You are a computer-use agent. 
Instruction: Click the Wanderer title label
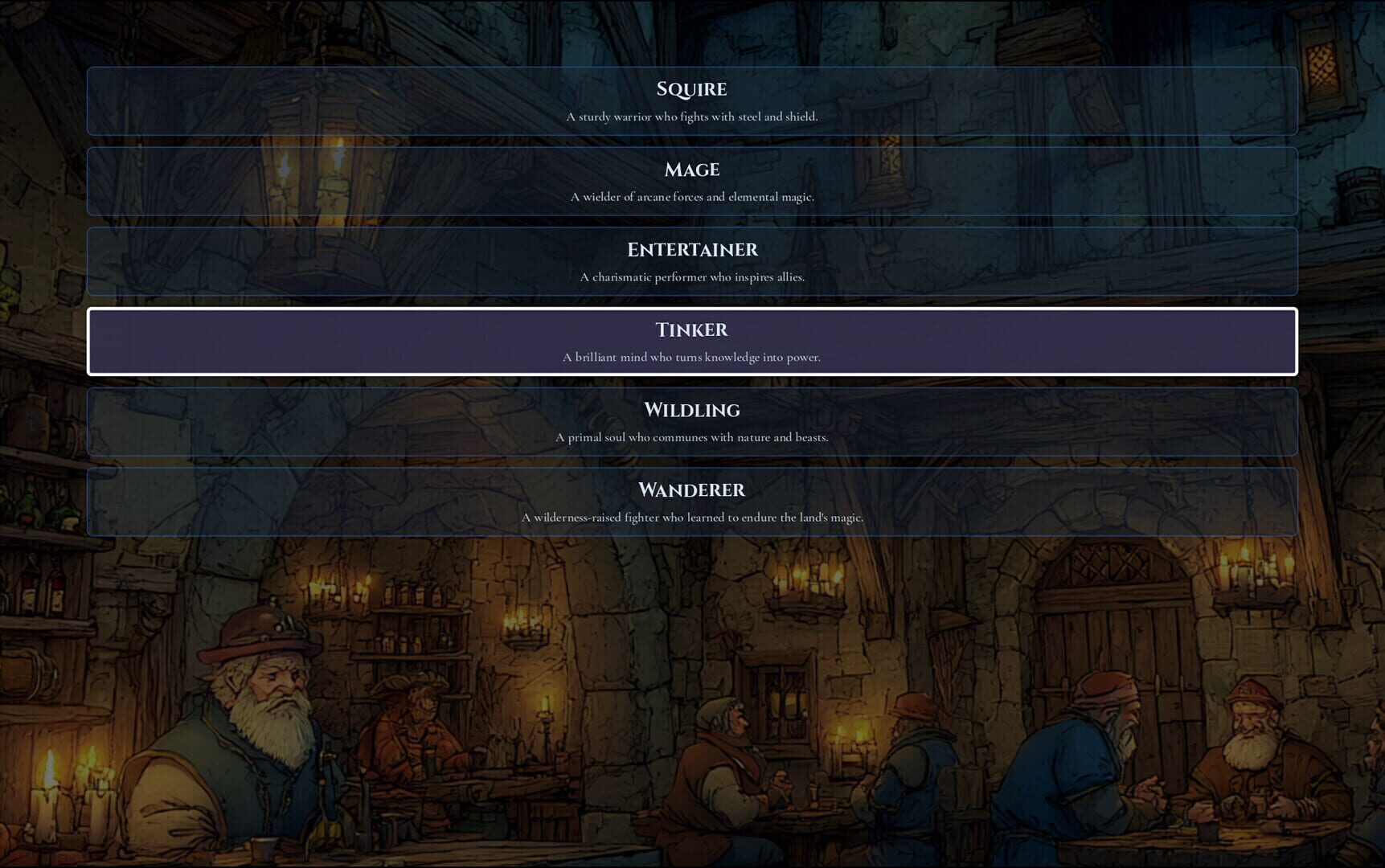coord(691,489)
